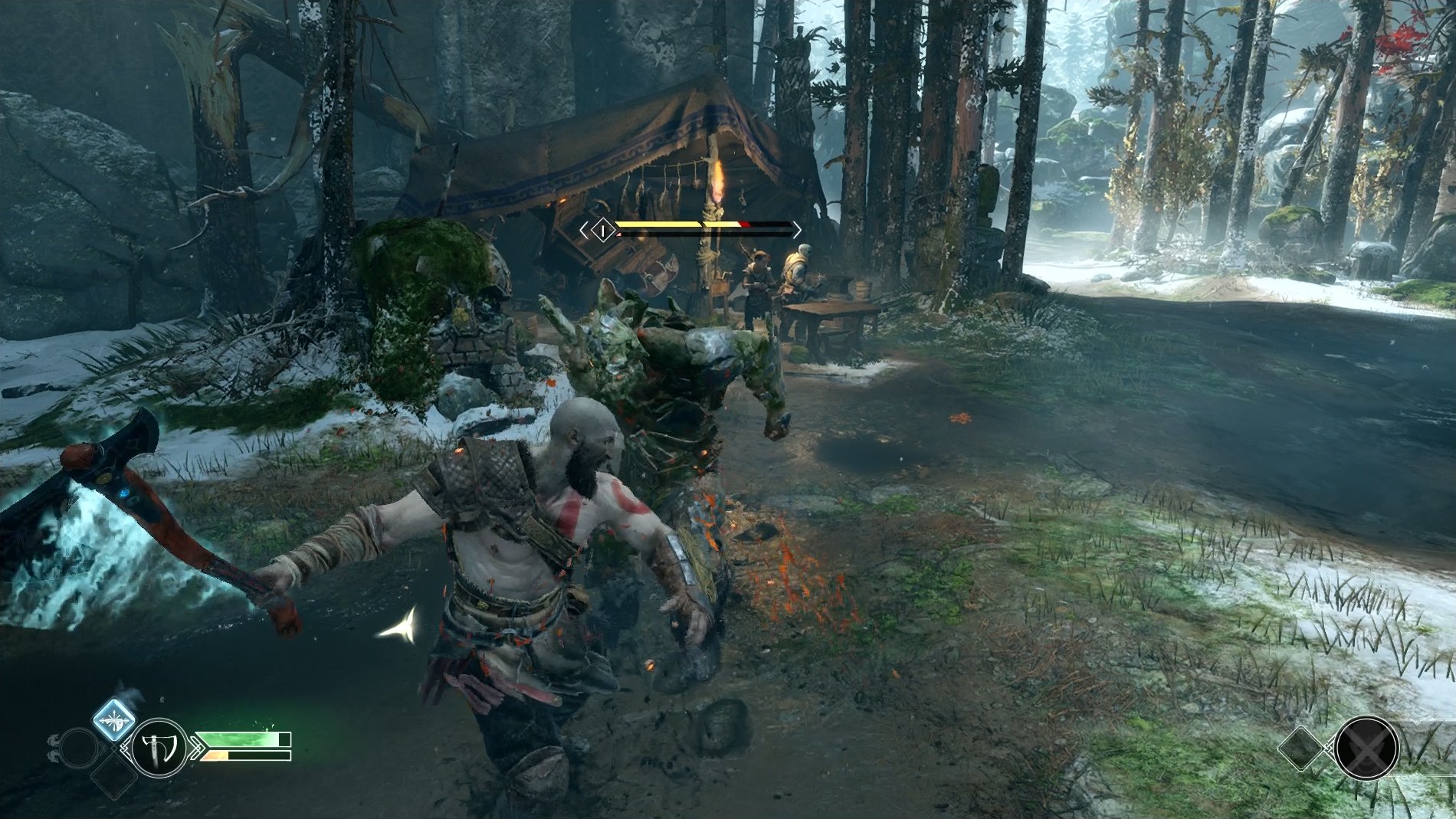The height and width of the screenshot is (819, 1456).
Task: Click Kratos' green health bar
Action: click(x=238, y=739)
